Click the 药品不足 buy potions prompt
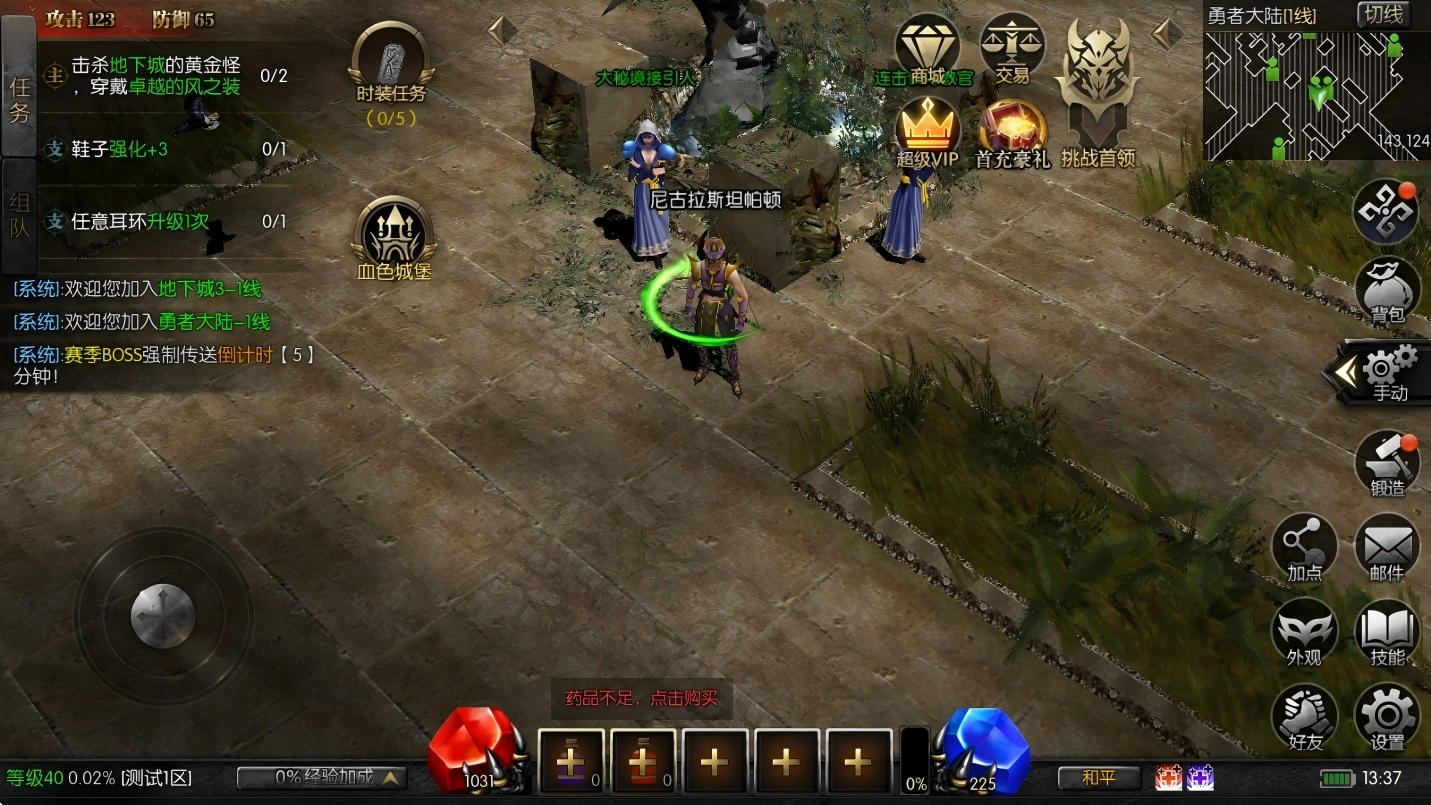 click(x=642, y=698)
